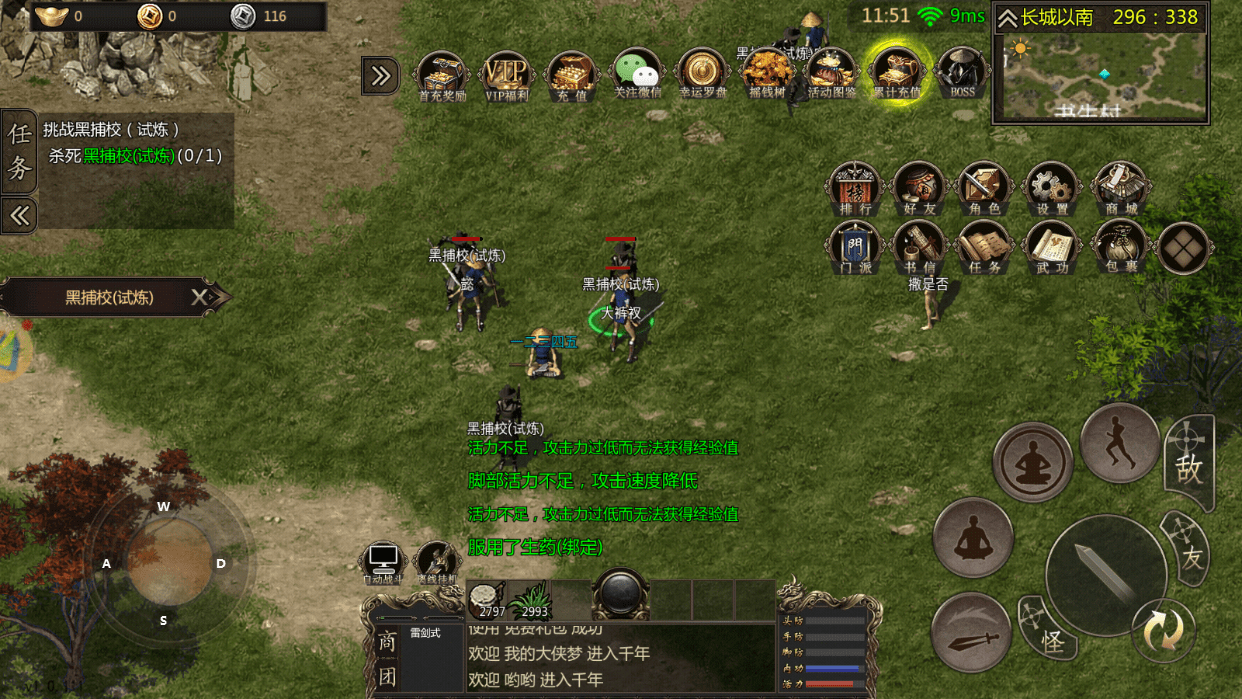The height and width of the screenshot is (699, 1242).
Task: Use the drum item with 2797 count
Action: coord(486,600)
